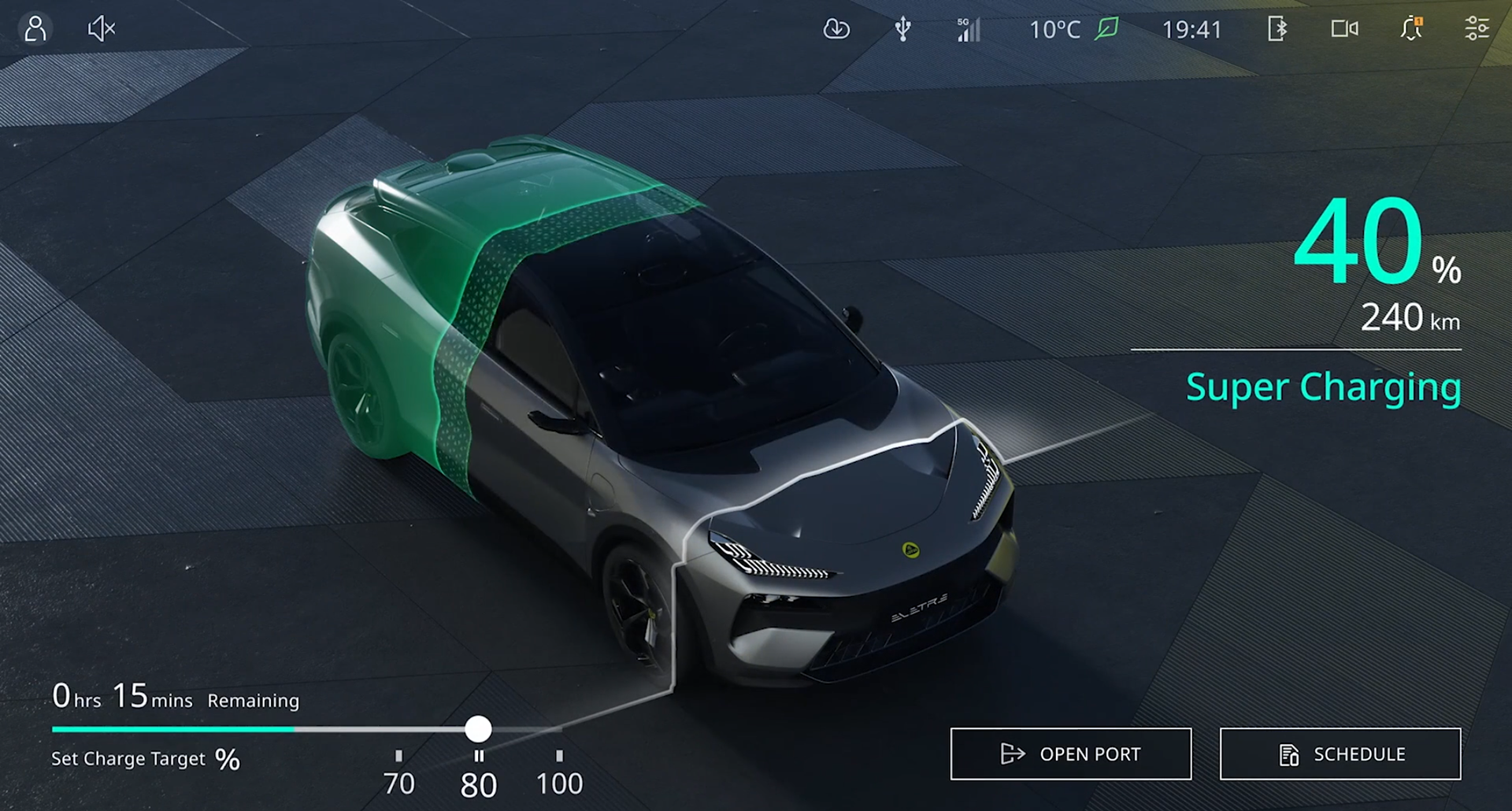
Task: Open the charging SCHEDULE button
Action: coord(1340,754)
